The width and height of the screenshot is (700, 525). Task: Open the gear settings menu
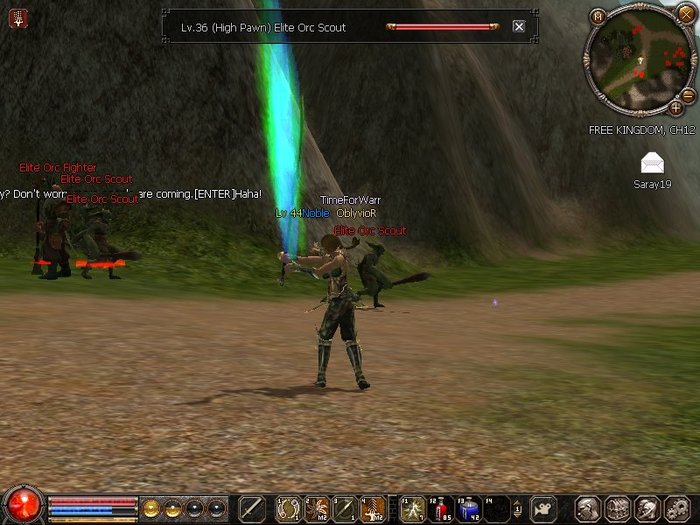(675, 508)
